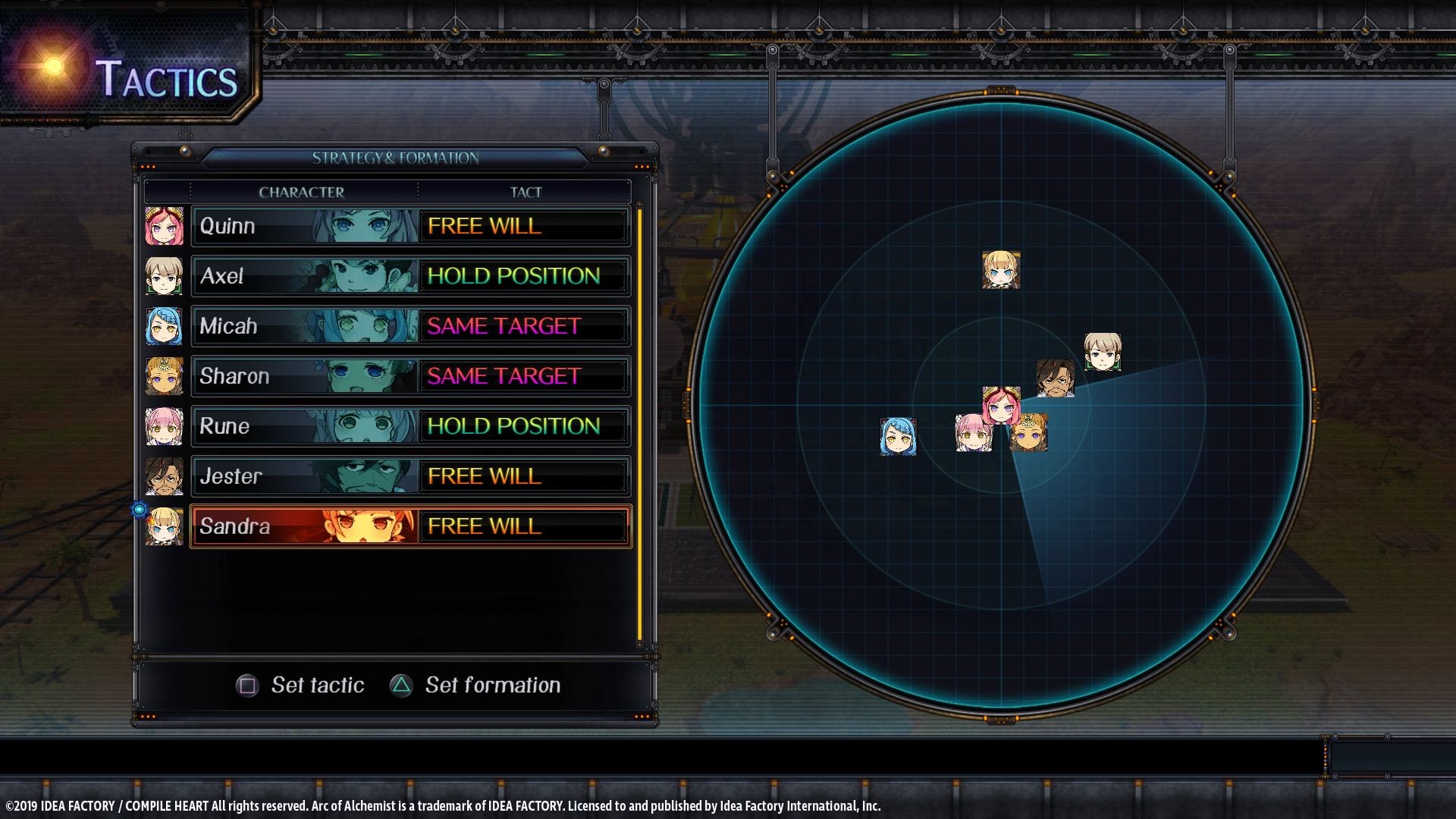1456x819 pixels.
Task: Pick Axel's portrait marker on the formation grid
Action: (x=1102, y=352)
